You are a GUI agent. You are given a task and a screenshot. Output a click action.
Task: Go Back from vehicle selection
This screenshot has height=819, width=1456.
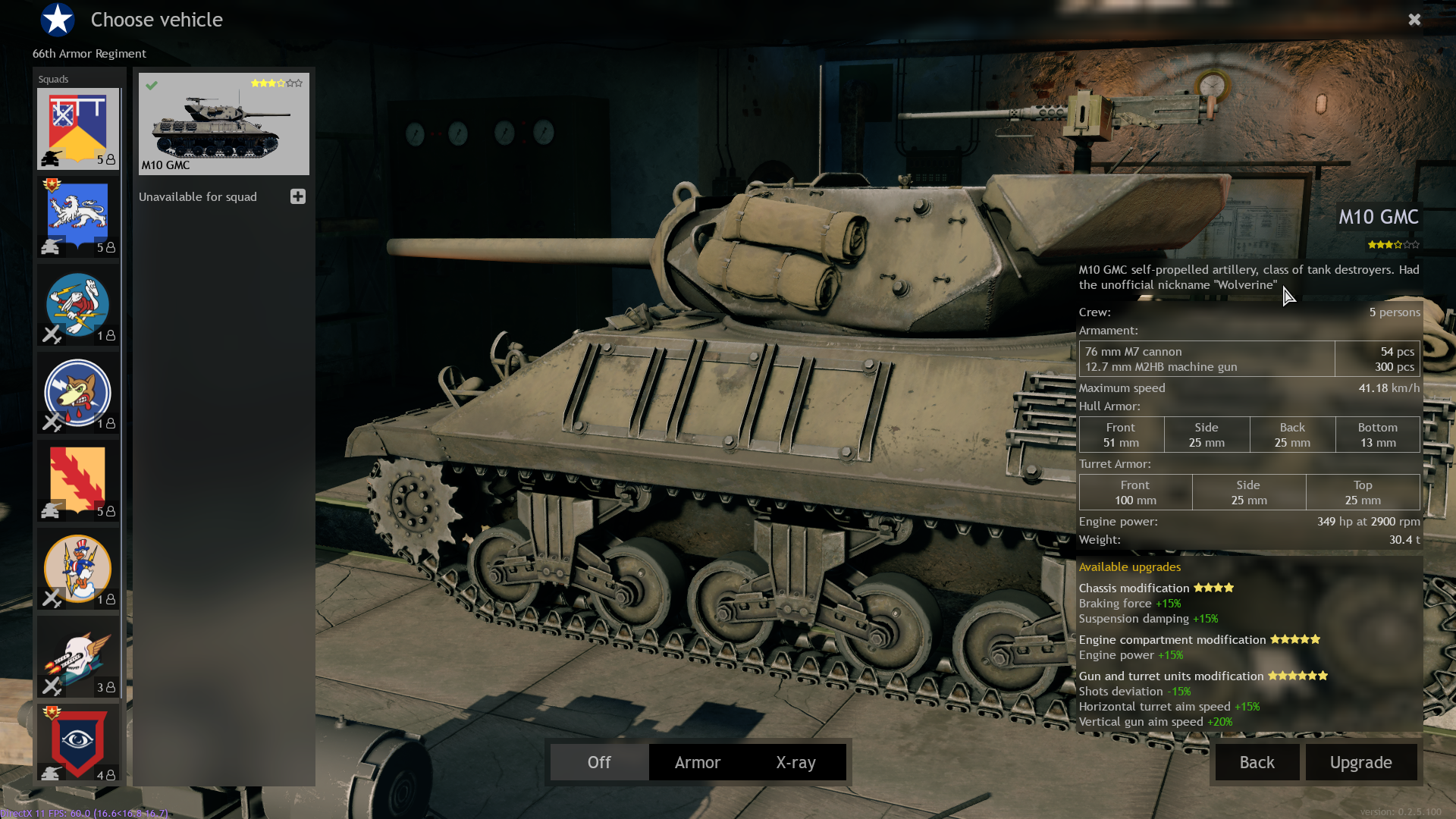1257,762
